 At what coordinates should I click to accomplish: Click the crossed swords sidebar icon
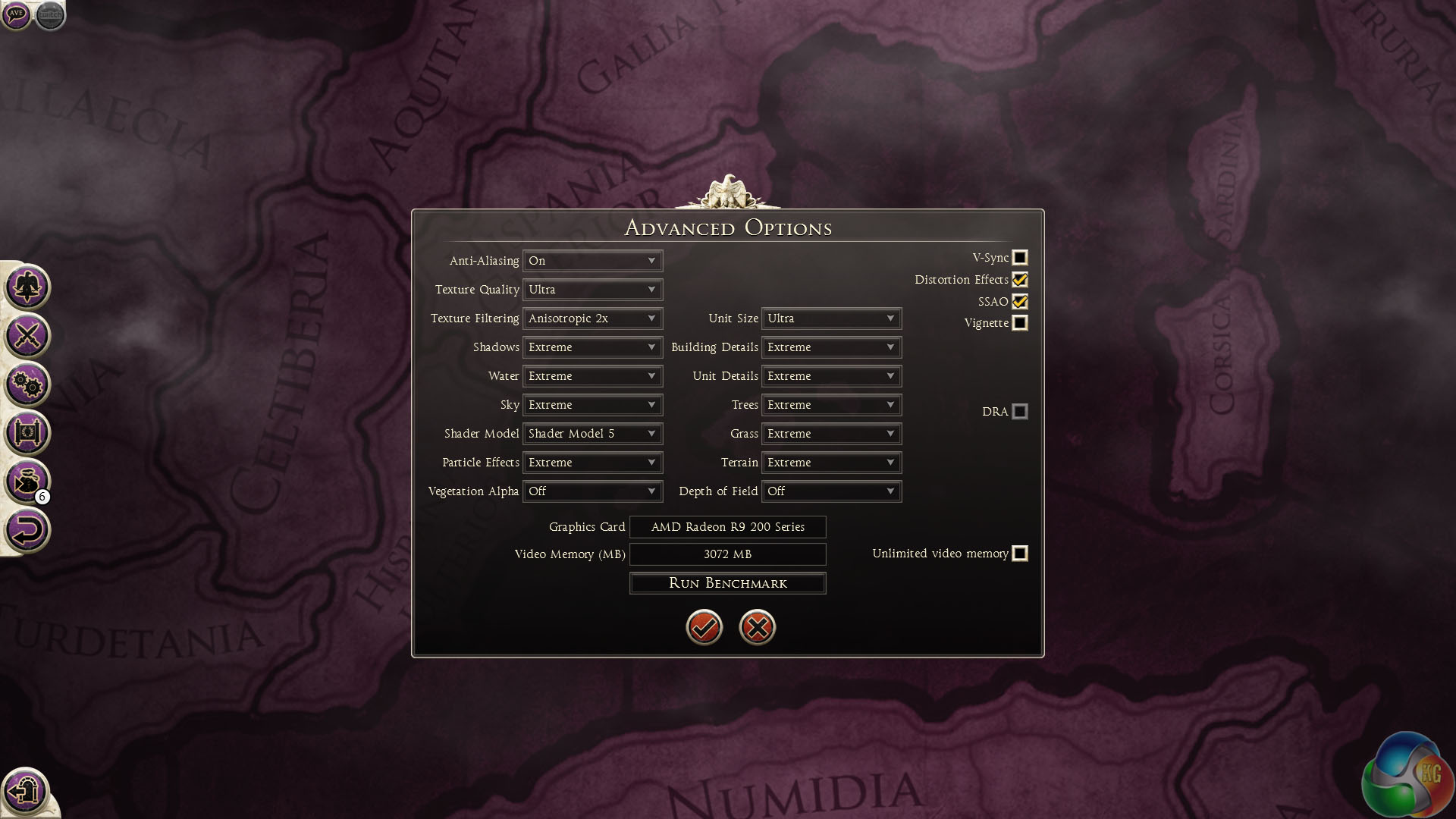pyautogui.click(x=27, y=336)
